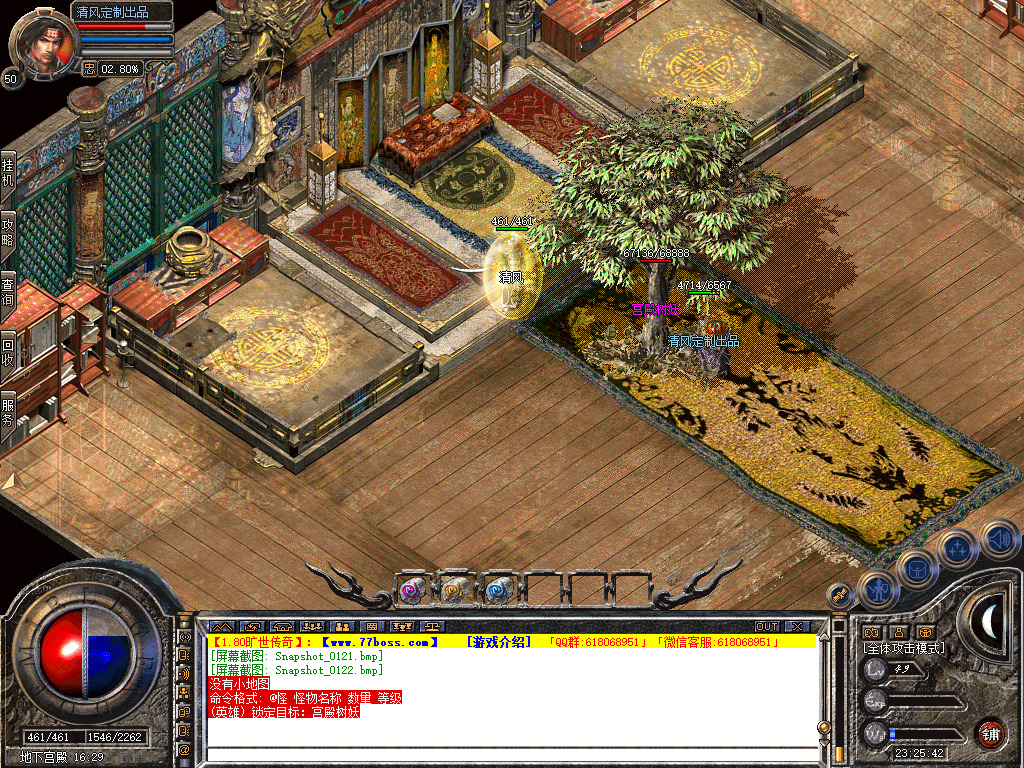Click the chat text input line
This screenshot has width=1024, height=768.
pos(510,755)
